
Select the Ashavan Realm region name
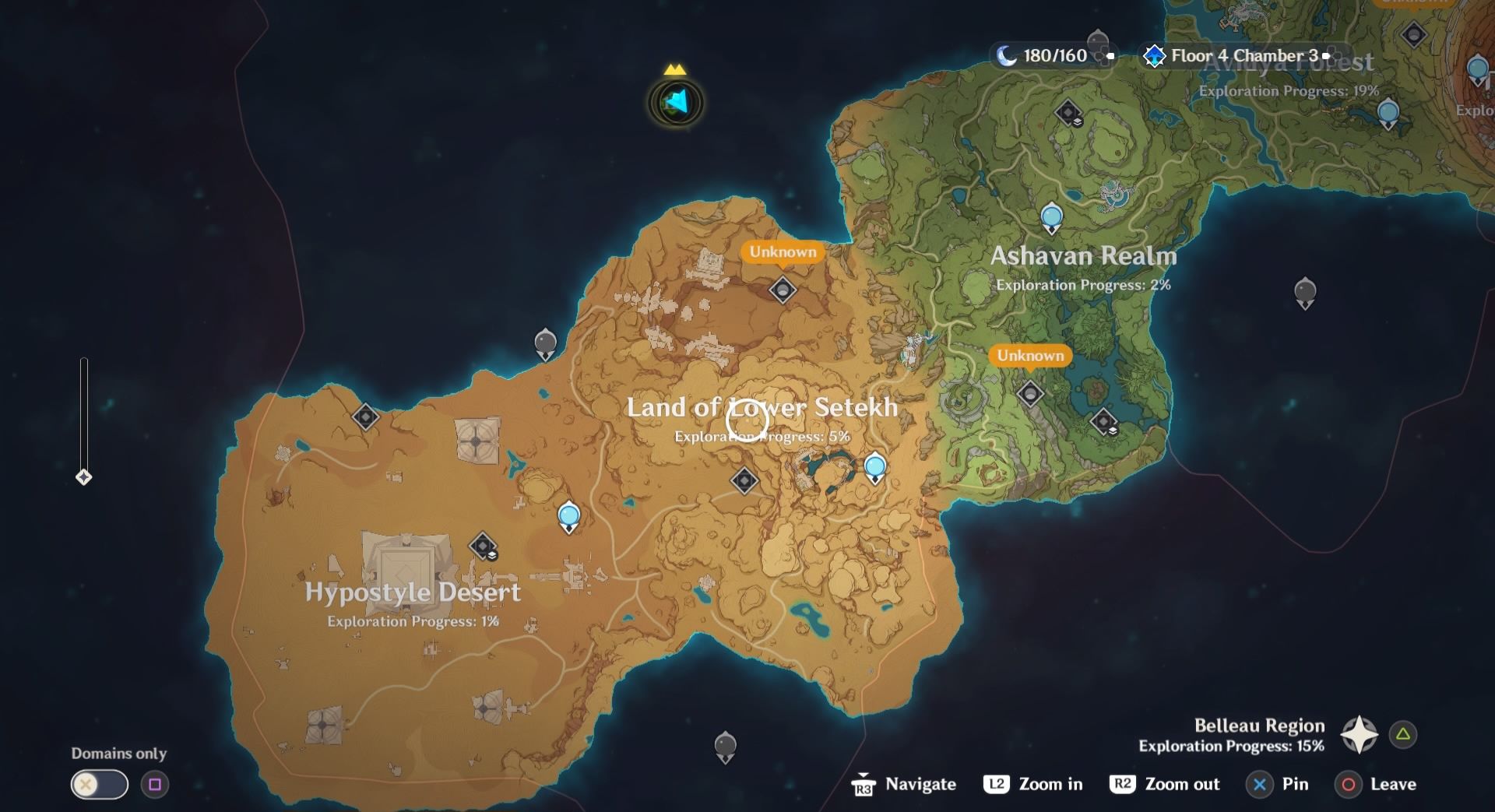point(1083,255)
